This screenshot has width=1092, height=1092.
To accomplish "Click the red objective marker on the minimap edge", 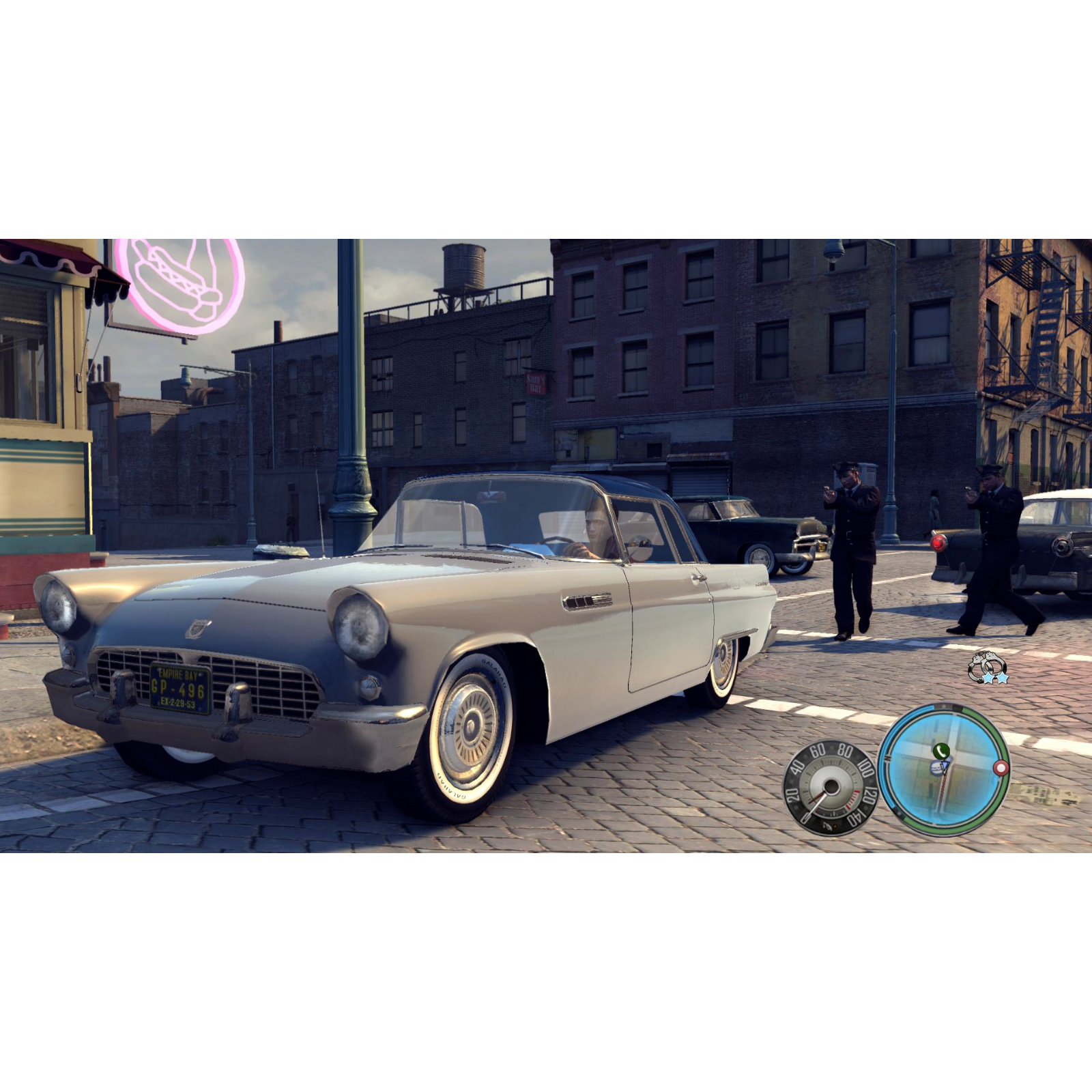I will (x=1001, y=767).
